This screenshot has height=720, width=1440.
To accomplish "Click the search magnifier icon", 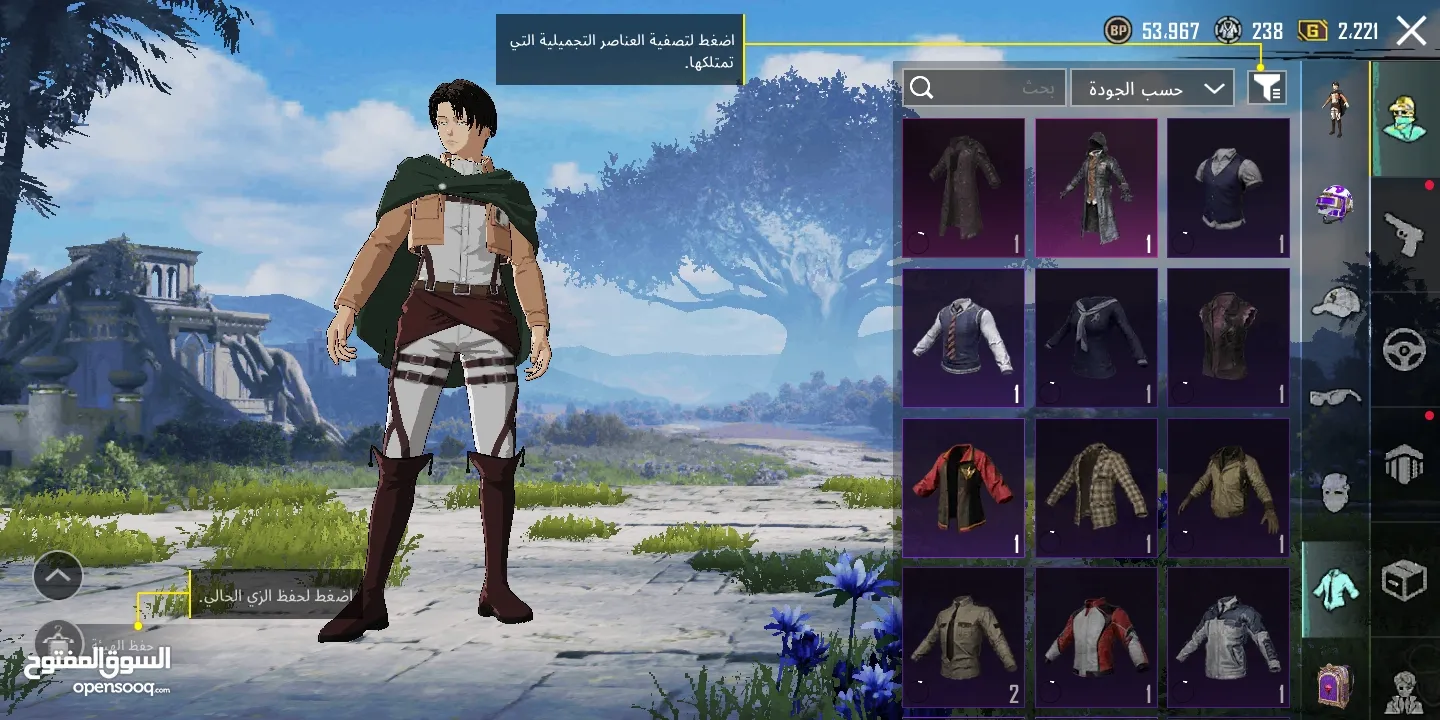I will [x=922, y=87].
